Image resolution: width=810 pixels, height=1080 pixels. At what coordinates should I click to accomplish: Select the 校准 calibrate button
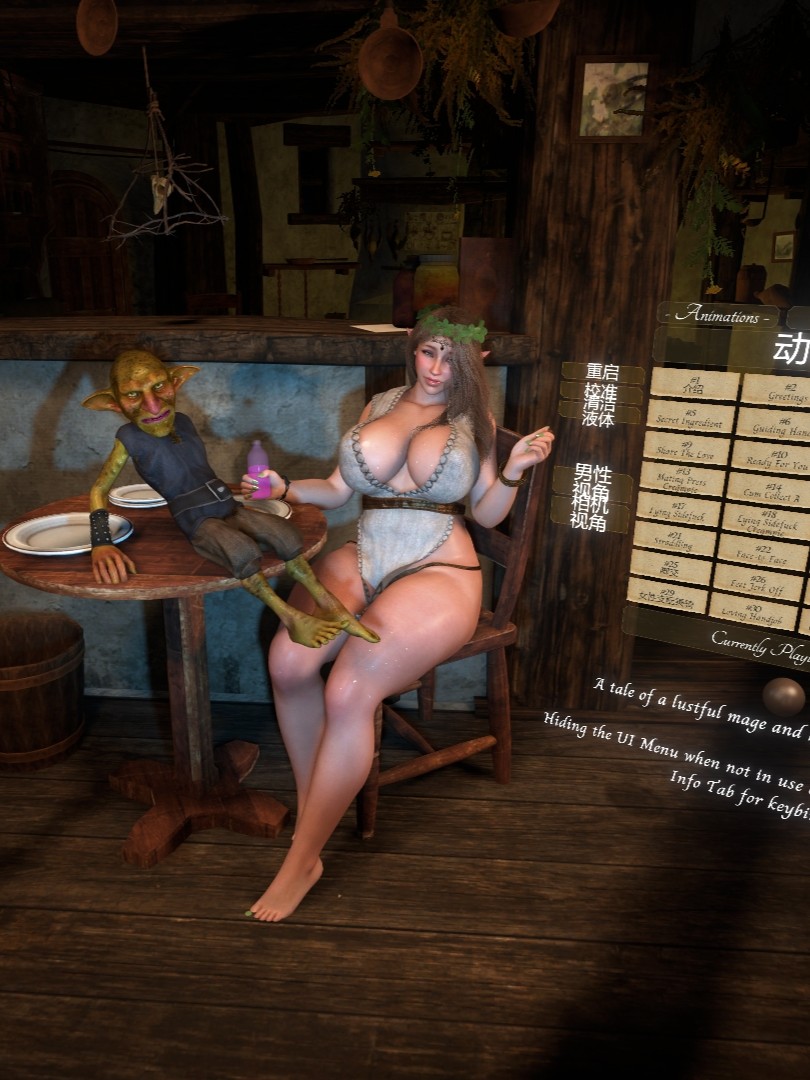(x=602, y=392)
